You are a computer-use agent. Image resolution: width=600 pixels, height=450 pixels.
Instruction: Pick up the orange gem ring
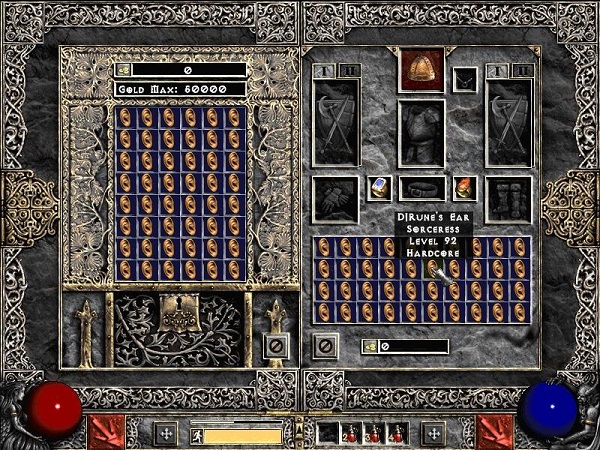point(464,187)
